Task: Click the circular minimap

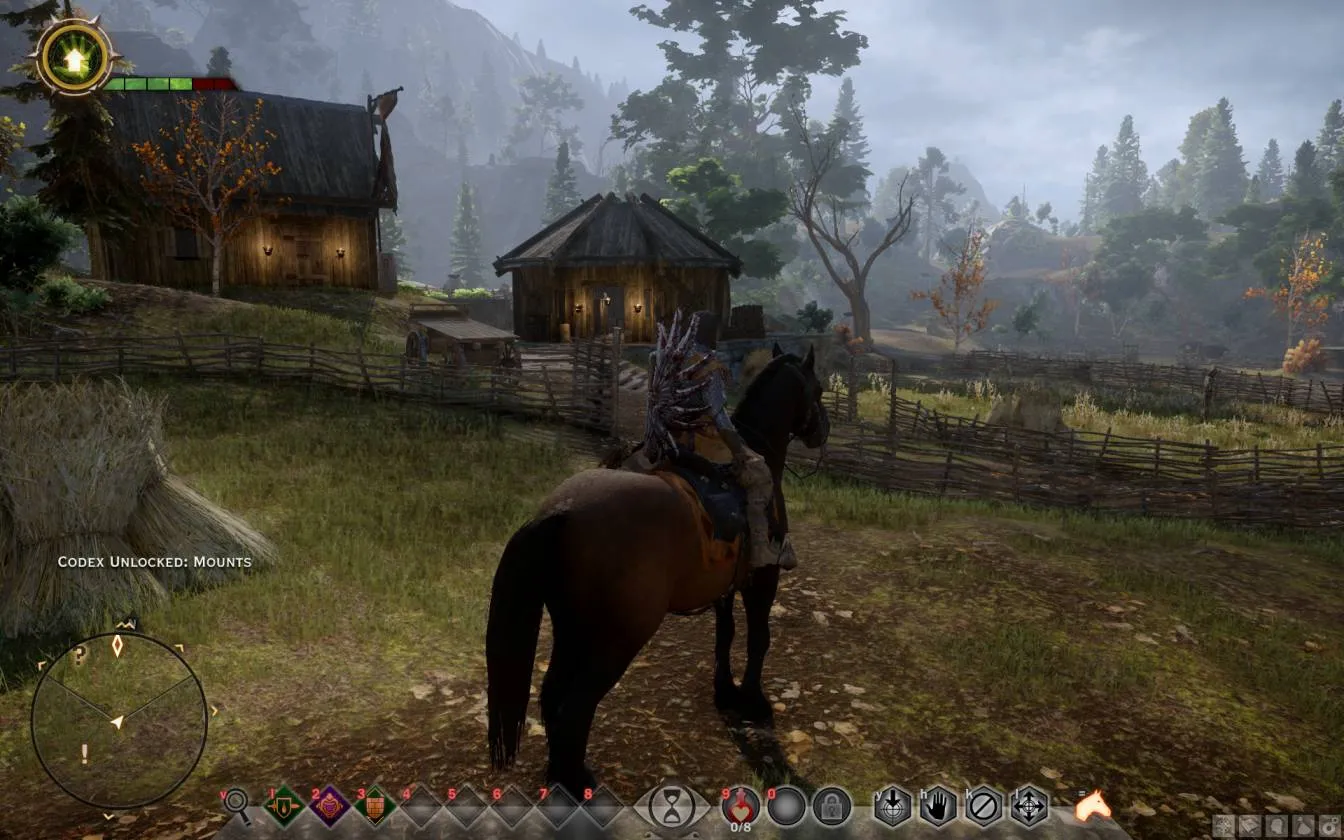Action: [x=119, y=720]
